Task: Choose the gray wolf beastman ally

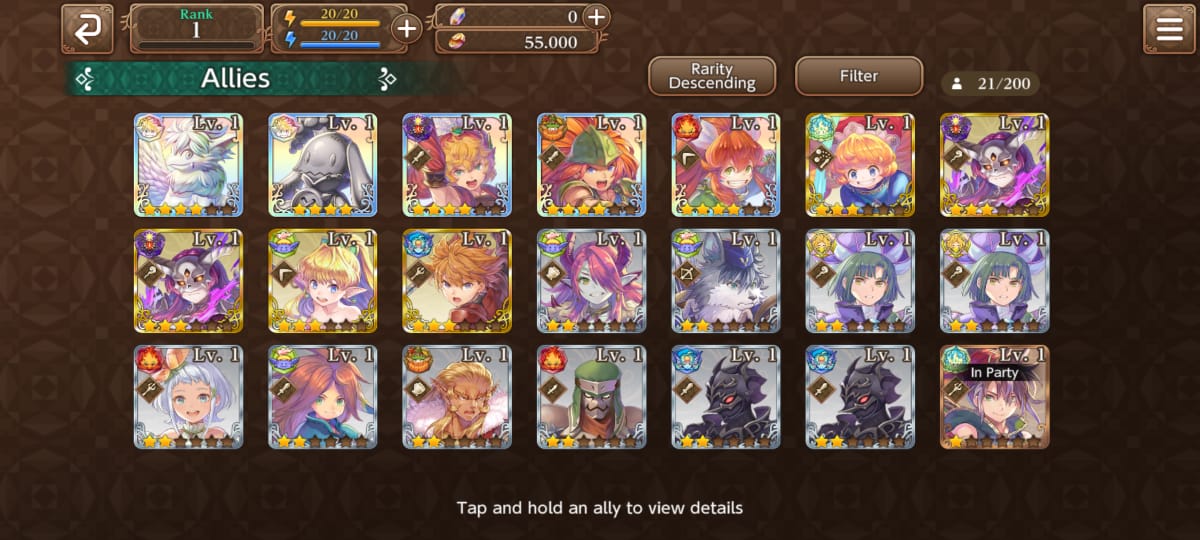Action: pyautogui.click(x=726, y=281)
